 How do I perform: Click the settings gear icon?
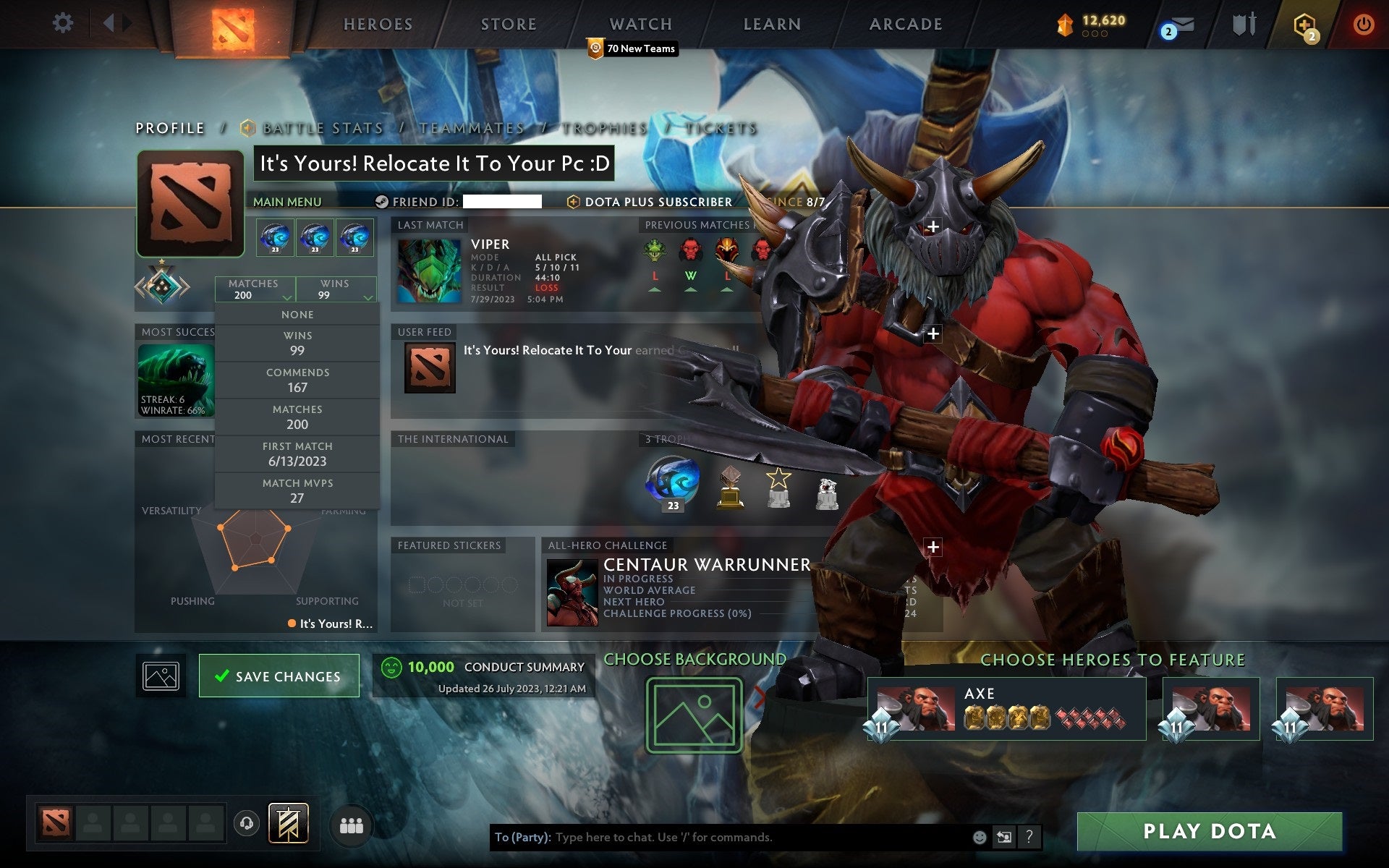[x=64, y=23]
